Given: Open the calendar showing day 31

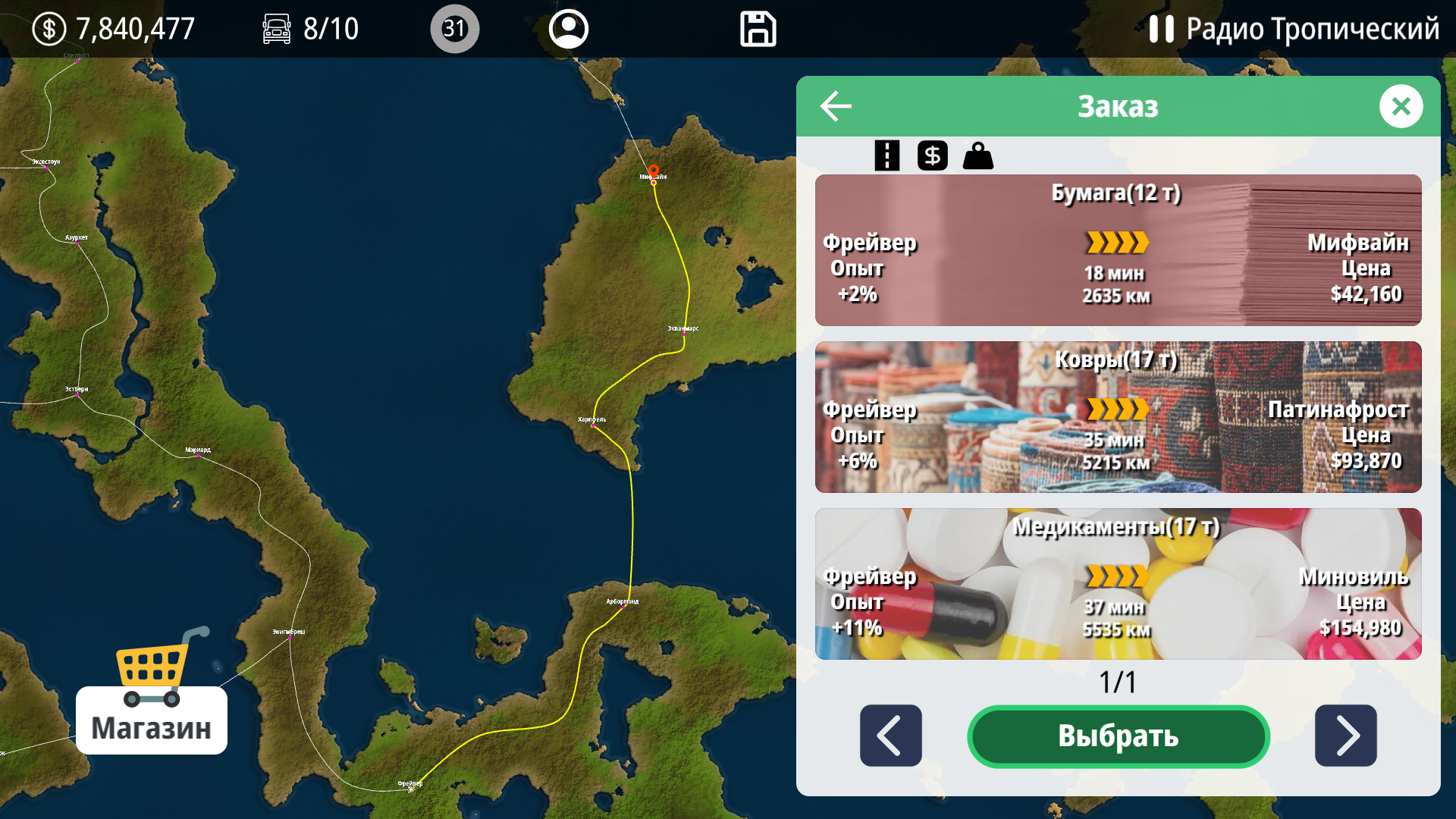Looking at the screenshot, I should click(x=454, y=29).
